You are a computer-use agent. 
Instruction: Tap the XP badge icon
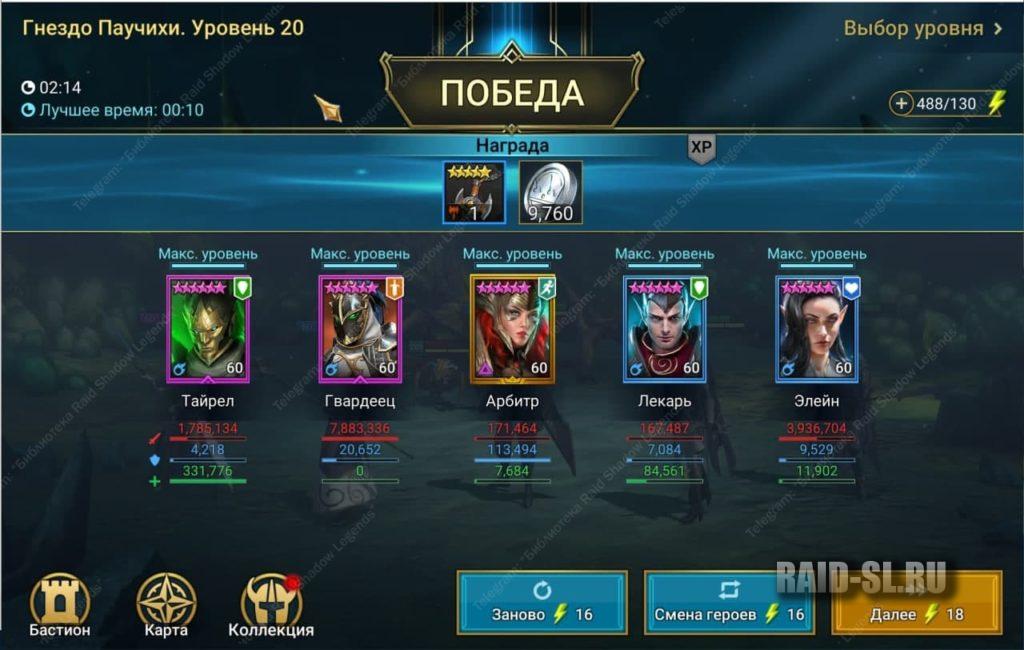point(701,148)
